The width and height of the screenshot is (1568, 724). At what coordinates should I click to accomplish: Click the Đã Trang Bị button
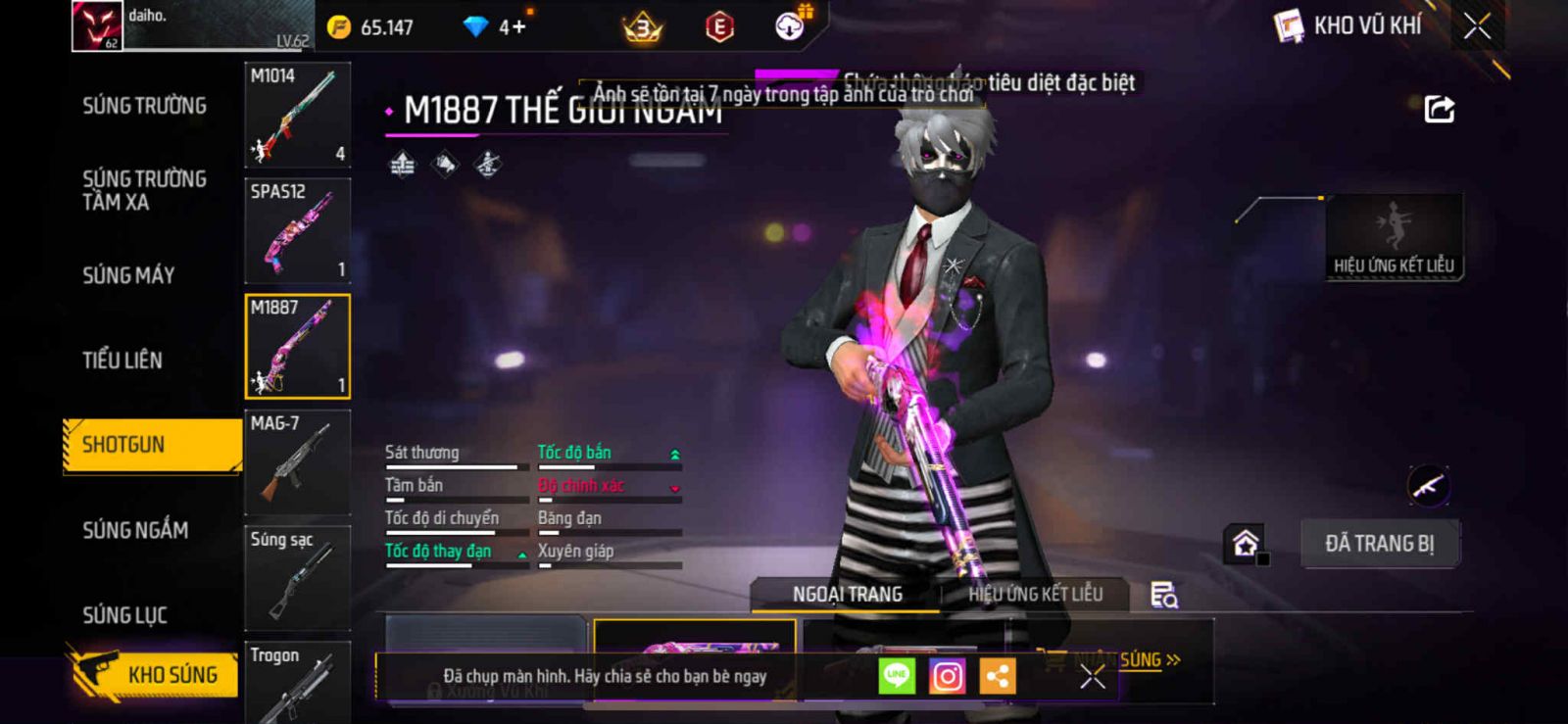tap(1379, 544)
